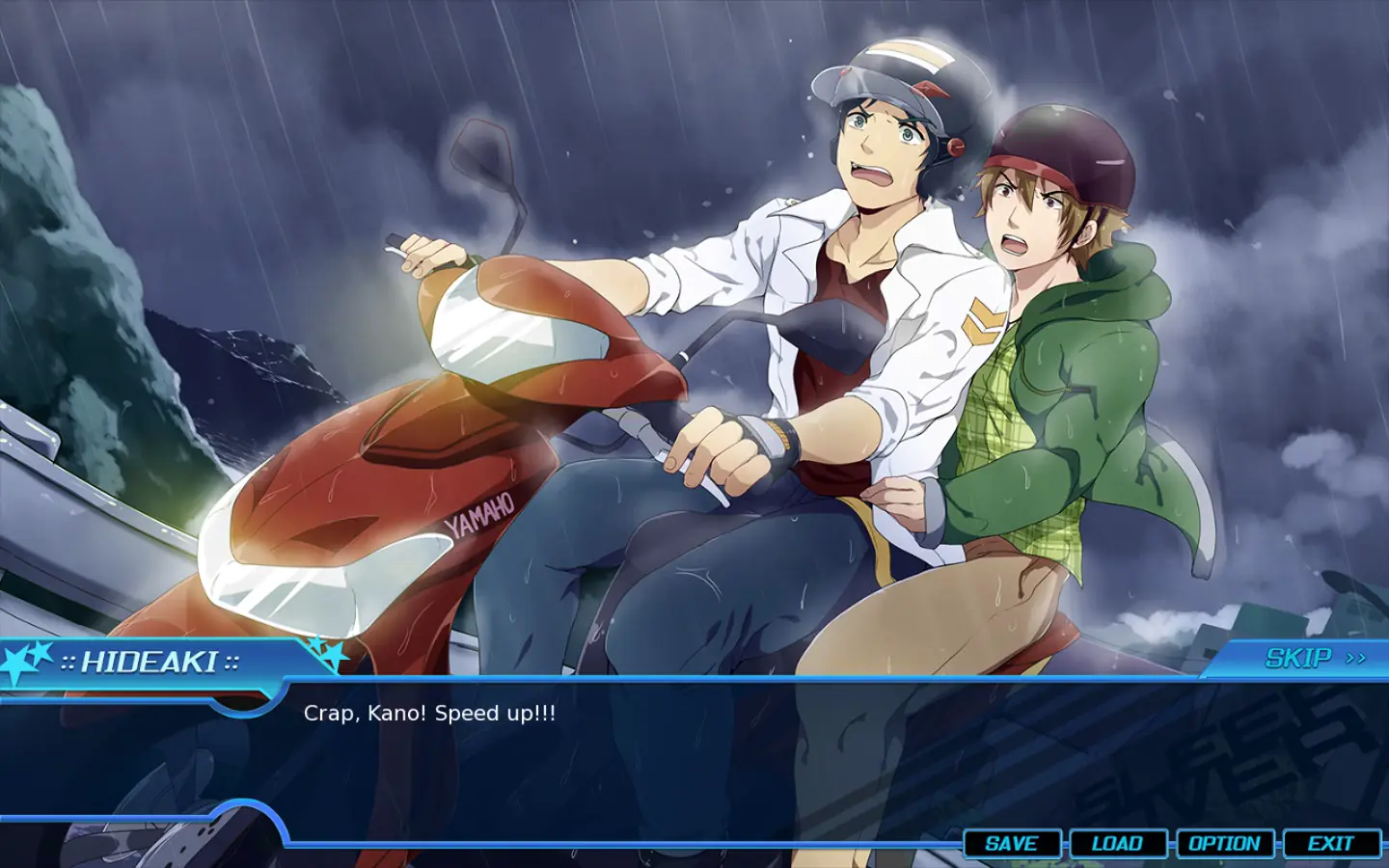This screenshot has width=1389, height=868.
Task: Click EXIT to quit the game
Action: coord(1330,844)
